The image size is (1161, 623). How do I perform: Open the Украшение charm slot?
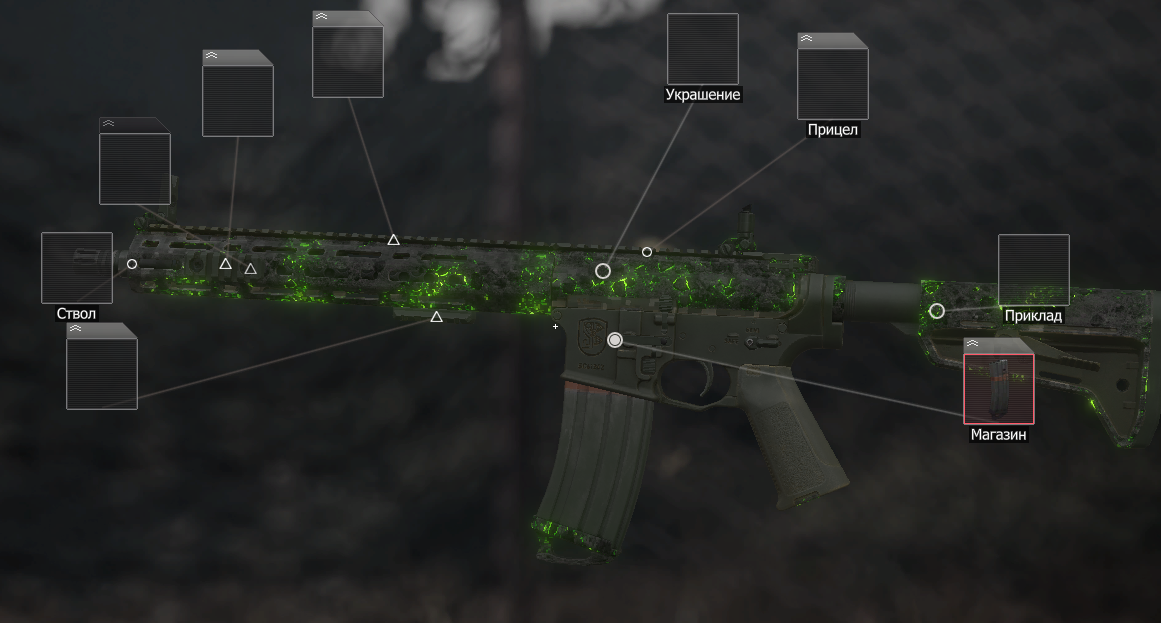pyautogui.click(x=703, y=49)
